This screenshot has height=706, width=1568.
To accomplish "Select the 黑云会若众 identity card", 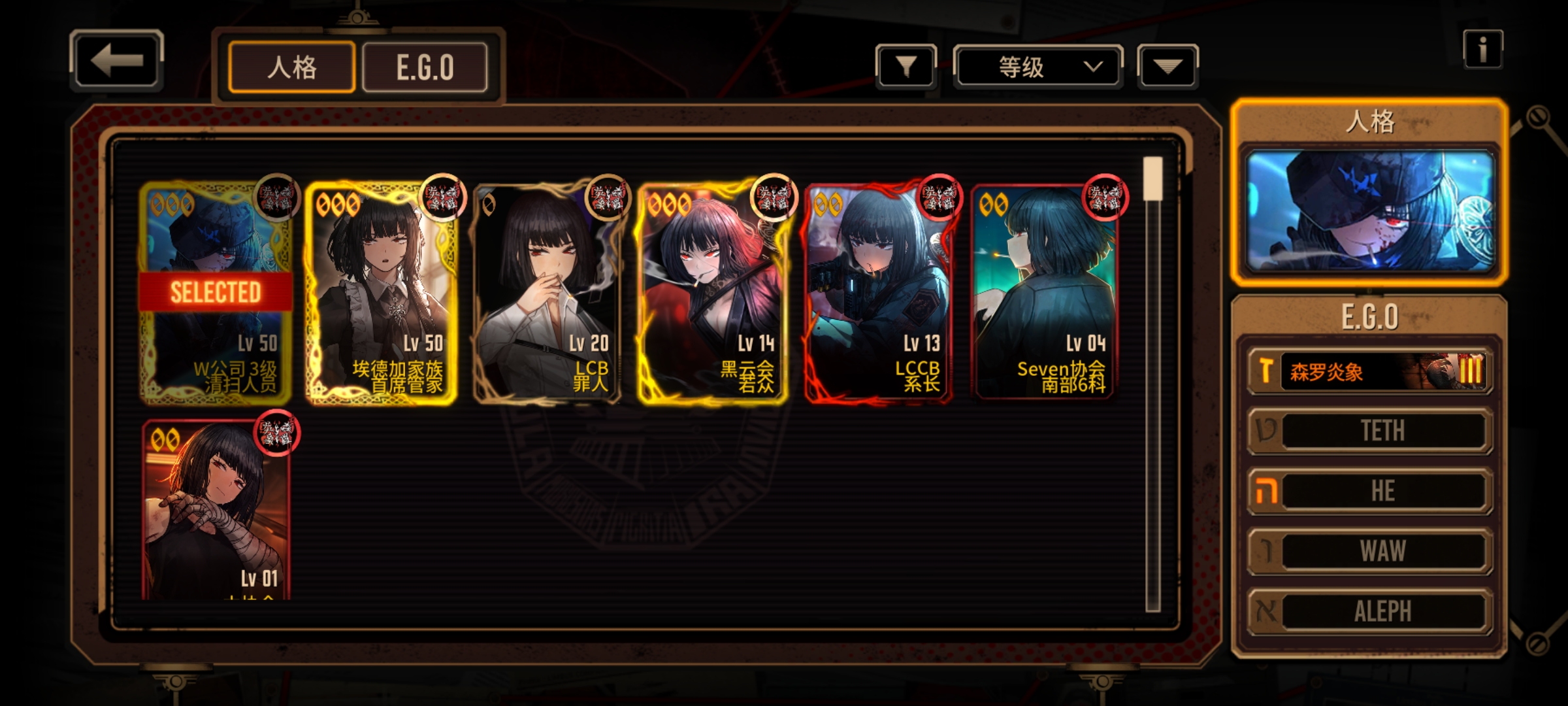I will [x=713, y=294].
